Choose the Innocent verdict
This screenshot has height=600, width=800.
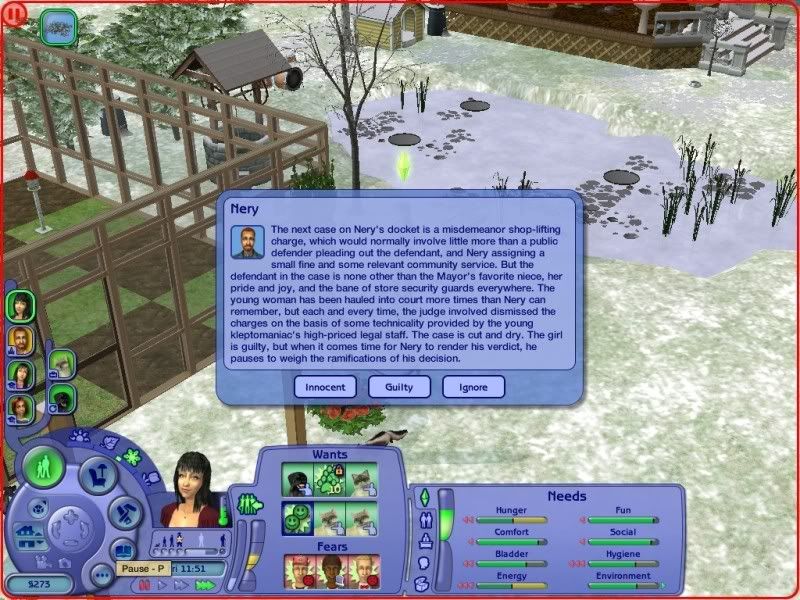(327, 386)
